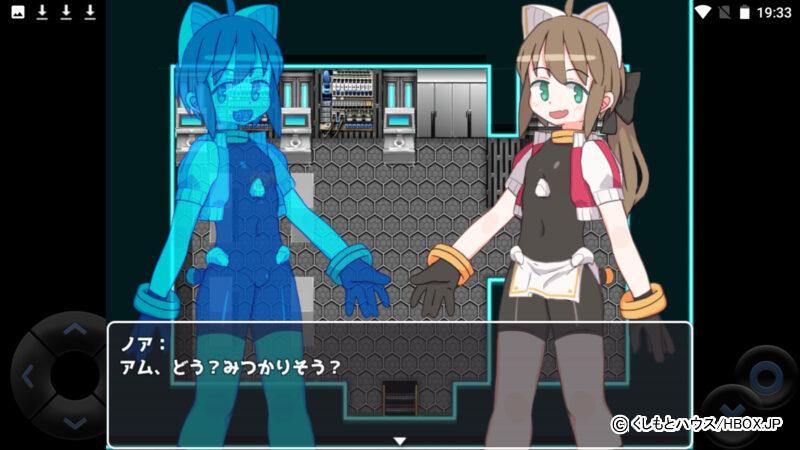This screenshot has height=450, width=800.
Task: Tap the virtual D-pad up arrow
Action: [72, 331]
